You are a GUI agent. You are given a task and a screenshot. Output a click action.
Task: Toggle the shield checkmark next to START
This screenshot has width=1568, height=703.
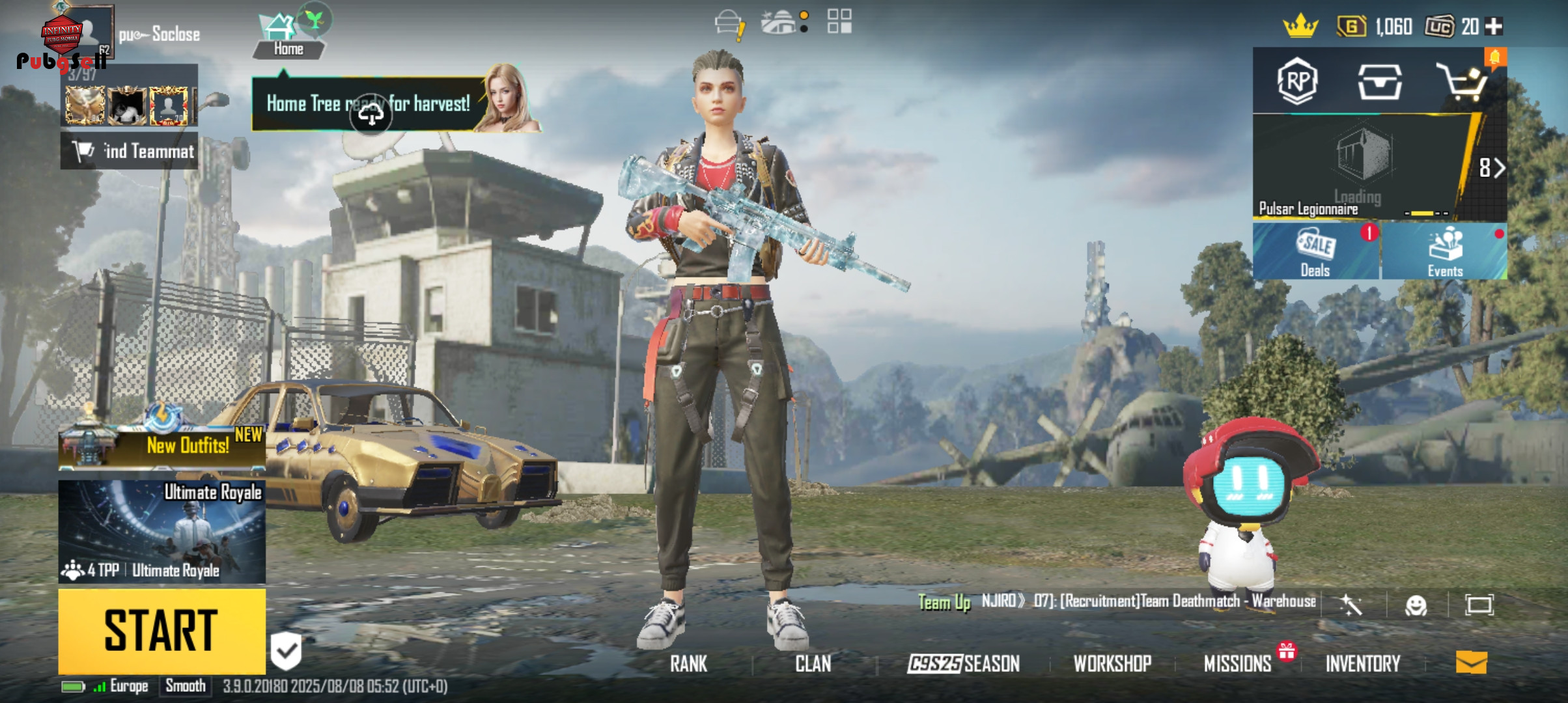286,650
